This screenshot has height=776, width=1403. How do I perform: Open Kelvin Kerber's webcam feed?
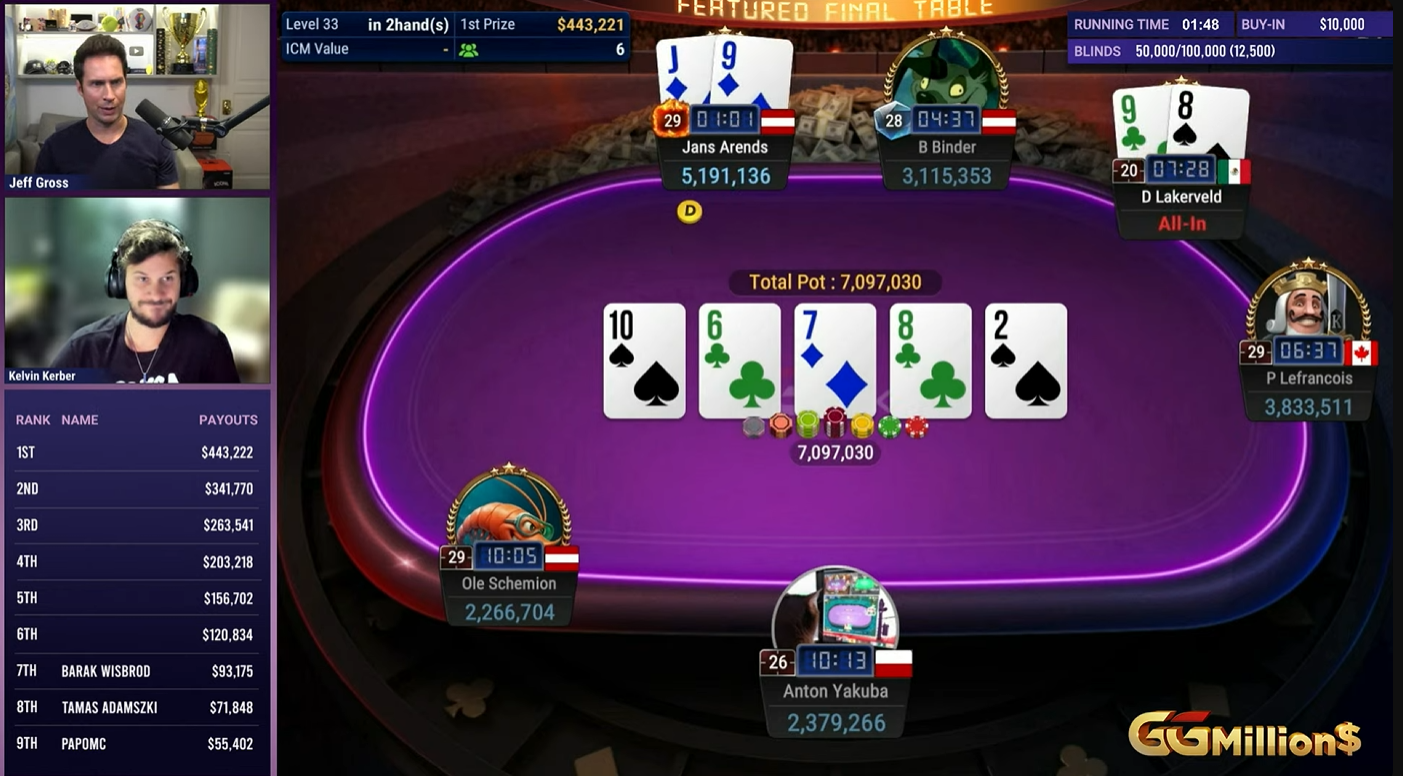pos(137,290)
